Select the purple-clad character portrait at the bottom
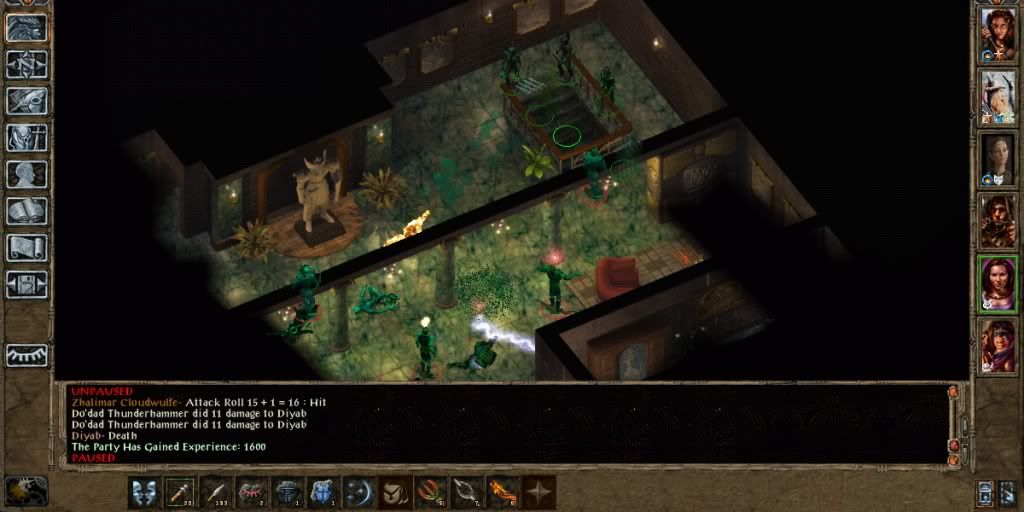 pos(997,346)
